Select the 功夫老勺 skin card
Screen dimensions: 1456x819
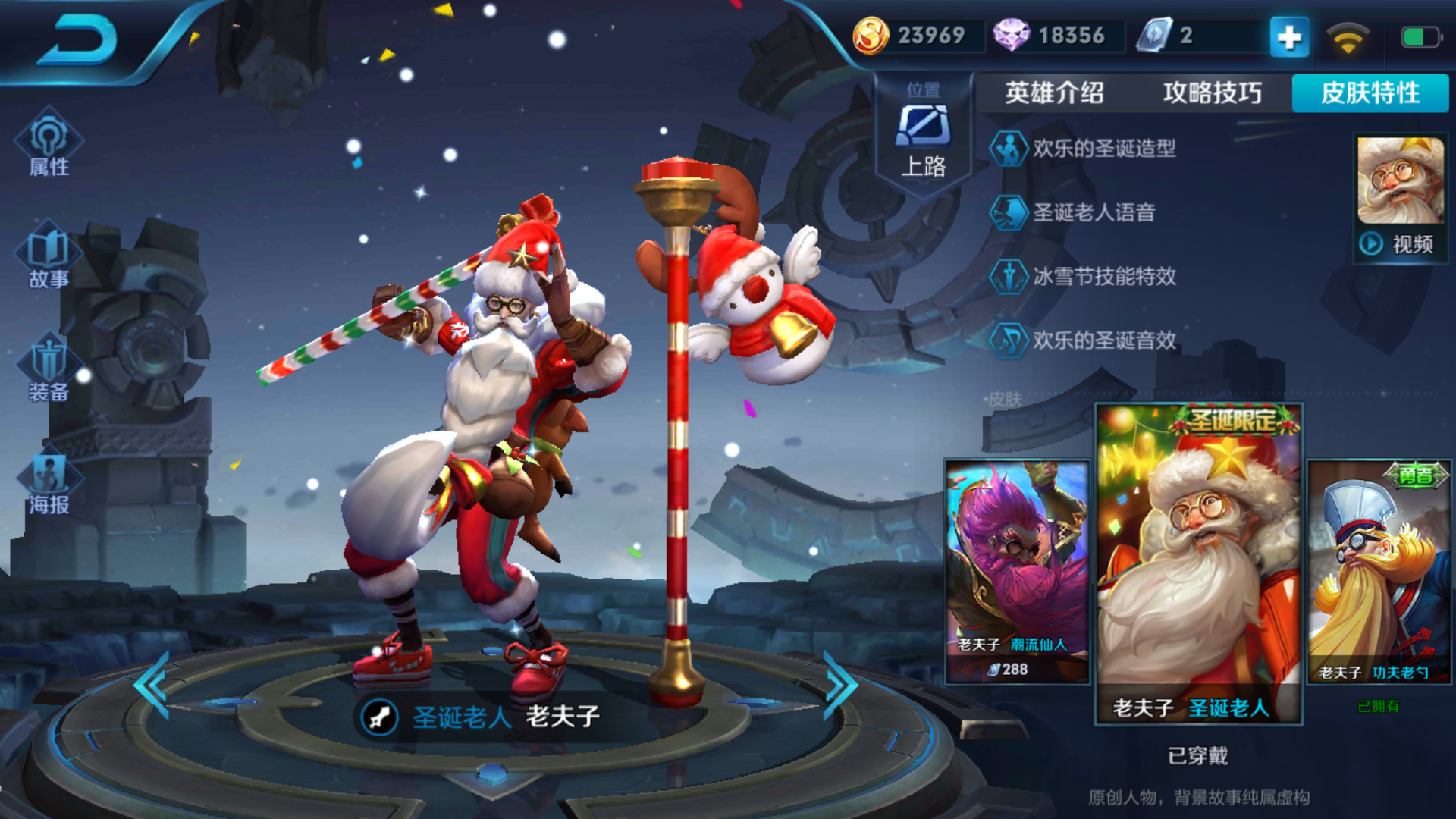1379,570
